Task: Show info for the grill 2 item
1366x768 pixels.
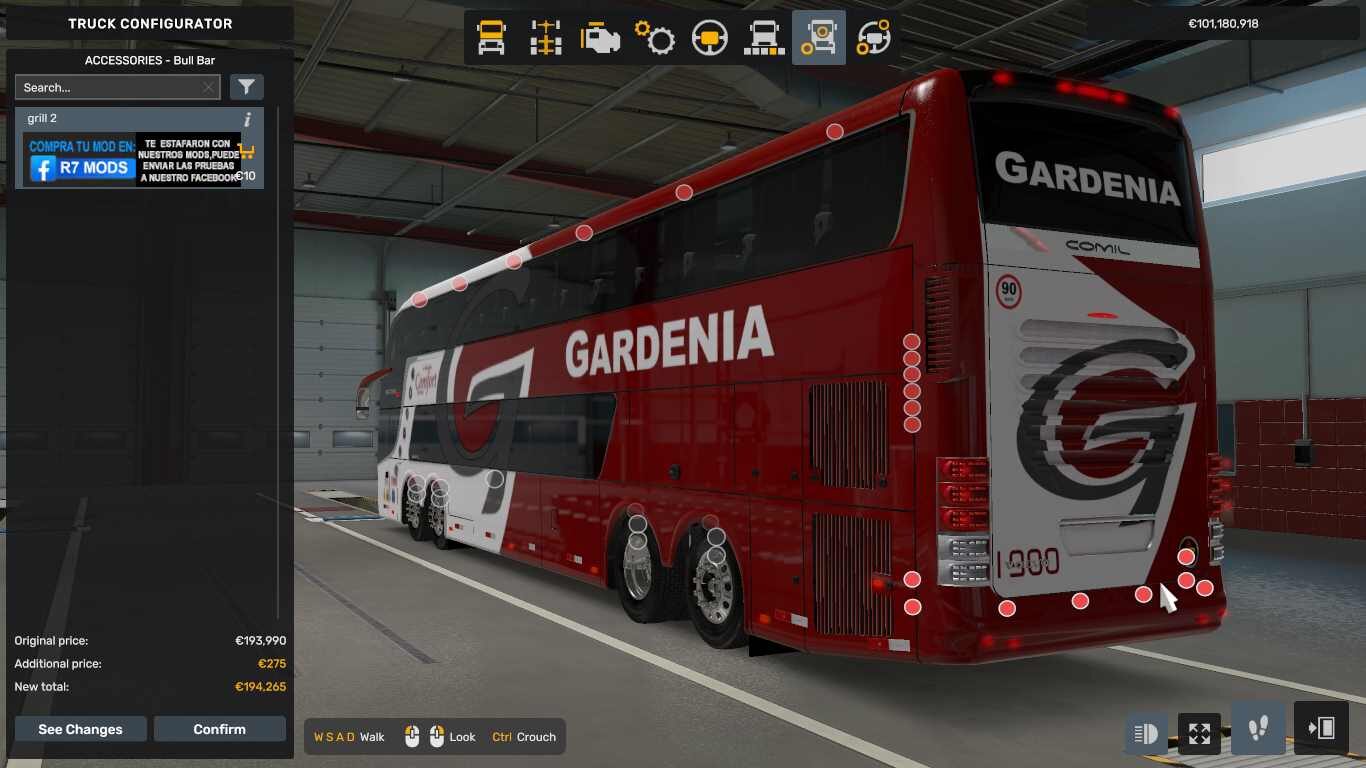Action: (x=247, y=119)
